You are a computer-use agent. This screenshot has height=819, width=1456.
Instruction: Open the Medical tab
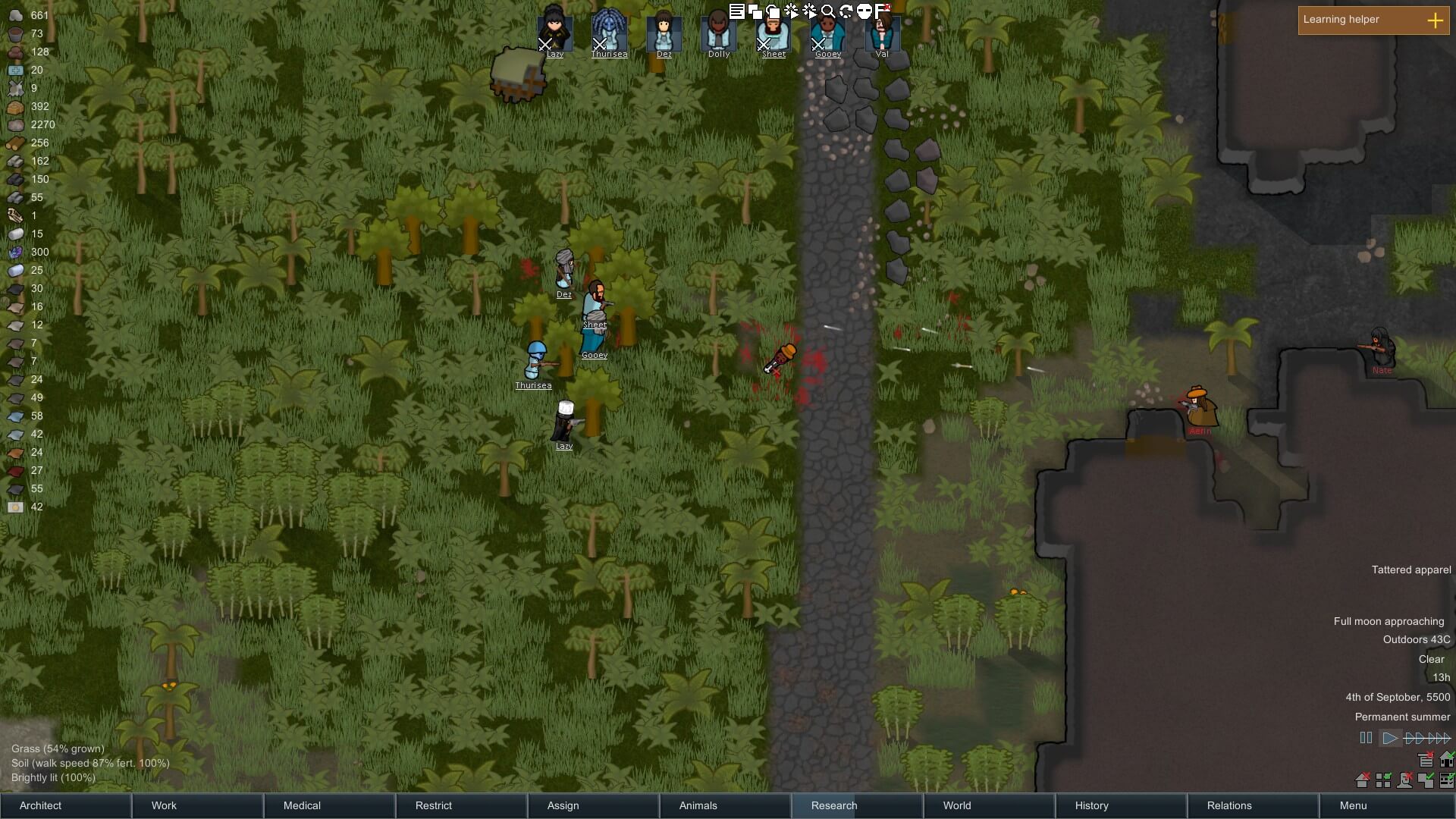[302, 805]
